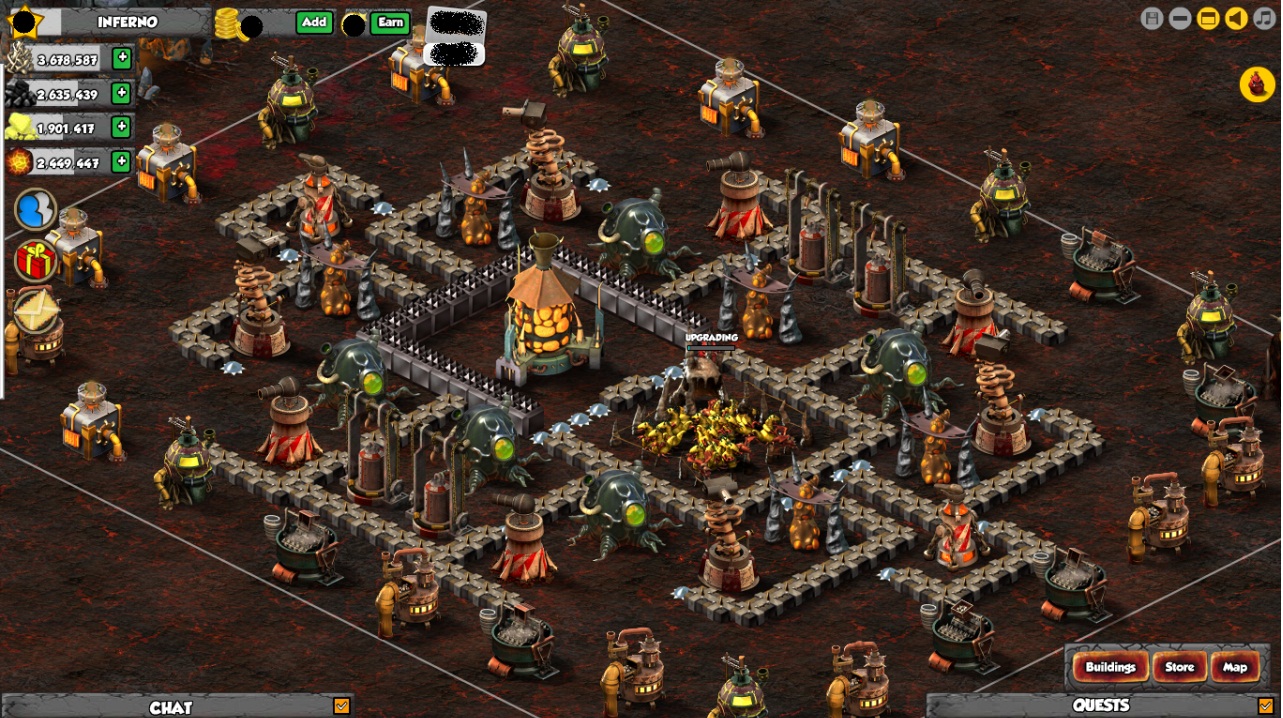Add more bone resource with plus button
Viewport: 1283px width, 718px height.
coord(121,58)
